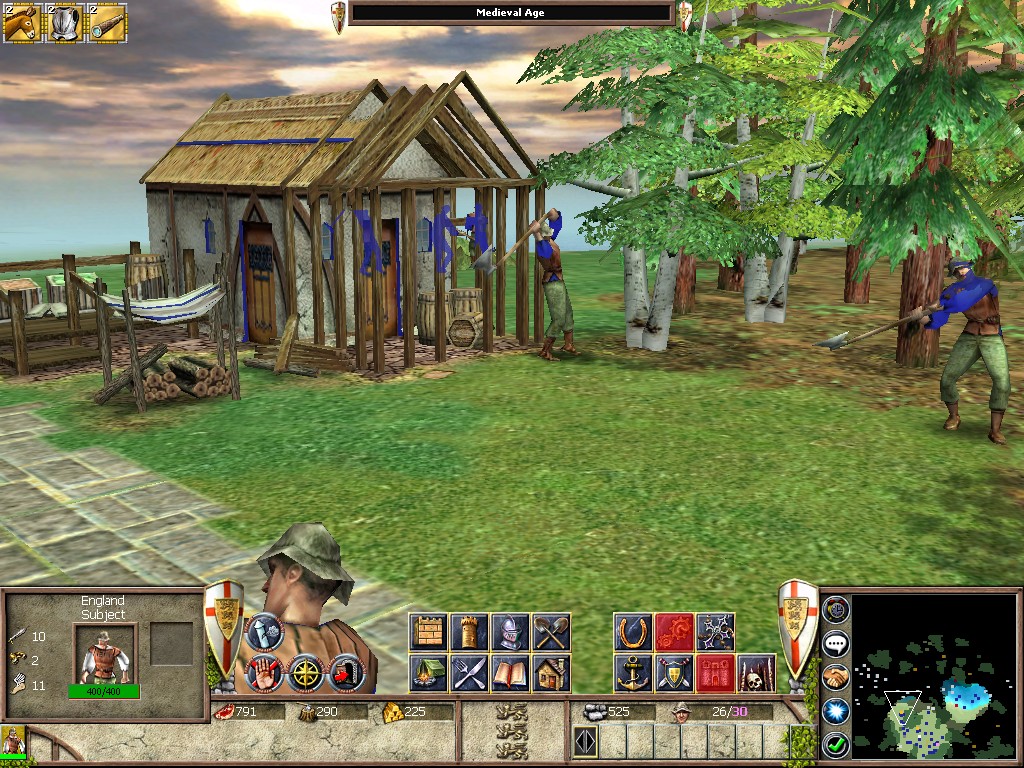The width and height of the screenshot is (1024, 768).
Task: Click the spyglass telescope icon
Action: (108, 23)
